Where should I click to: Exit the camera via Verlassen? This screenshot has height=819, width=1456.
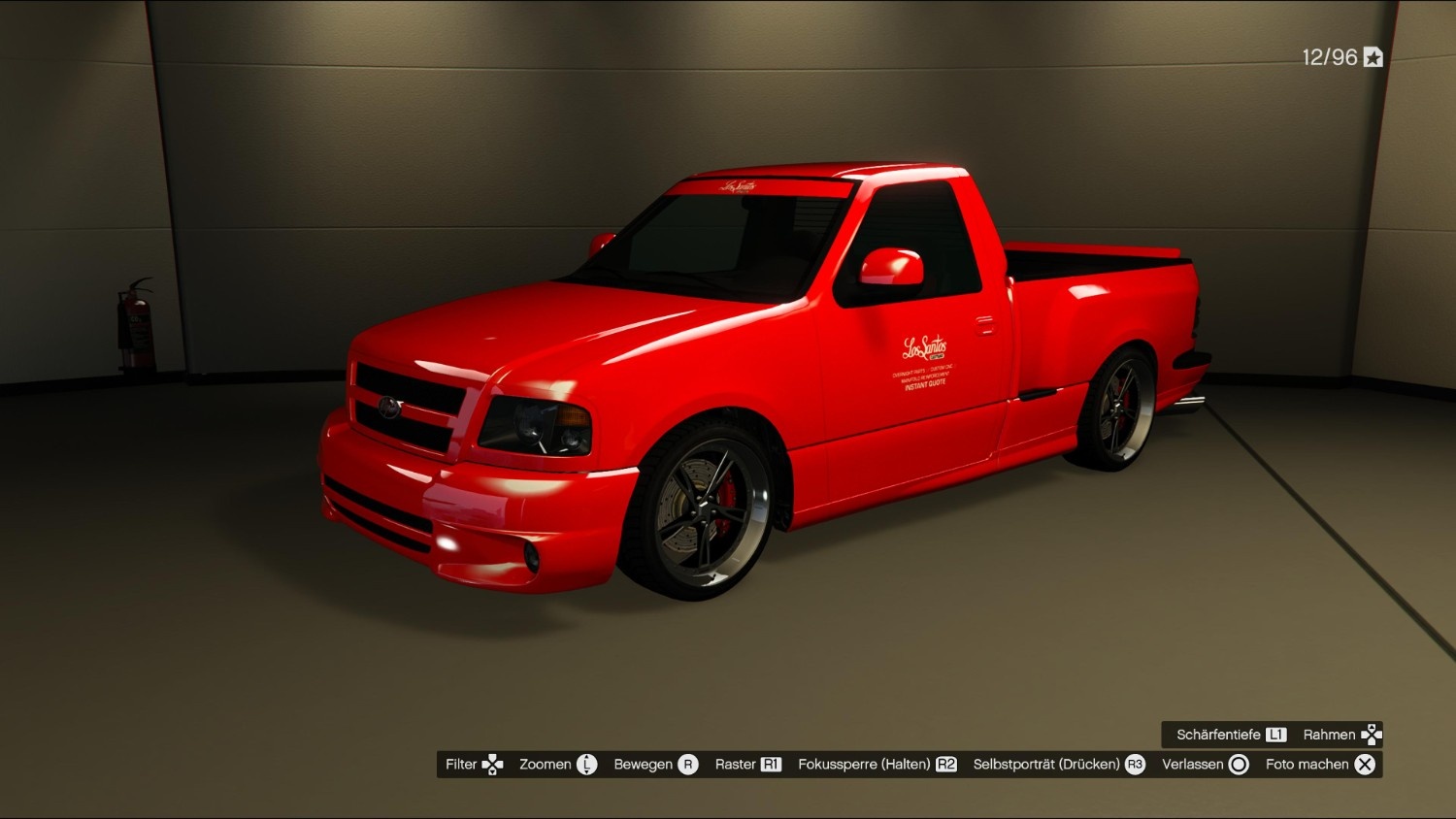click(1205, 765)
